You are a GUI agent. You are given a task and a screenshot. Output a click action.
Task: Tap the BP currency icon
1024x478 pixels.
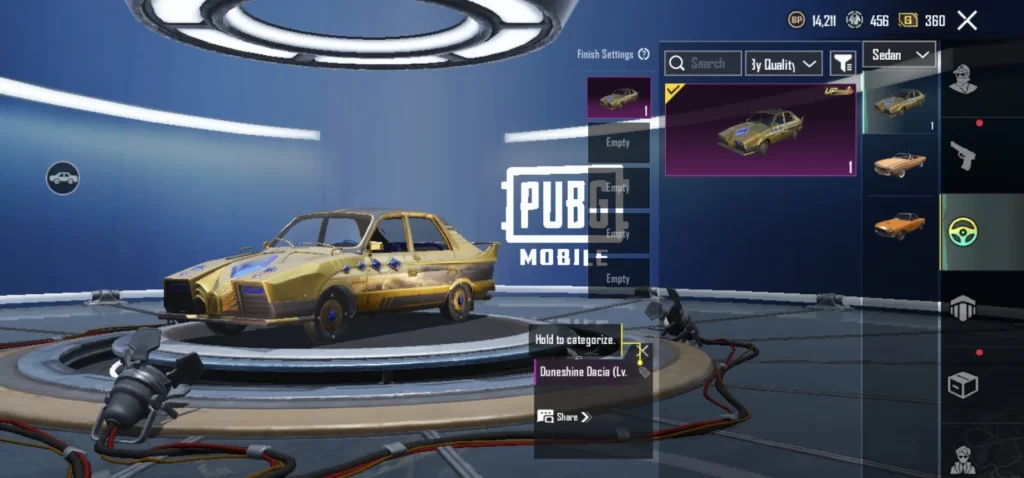797,20
